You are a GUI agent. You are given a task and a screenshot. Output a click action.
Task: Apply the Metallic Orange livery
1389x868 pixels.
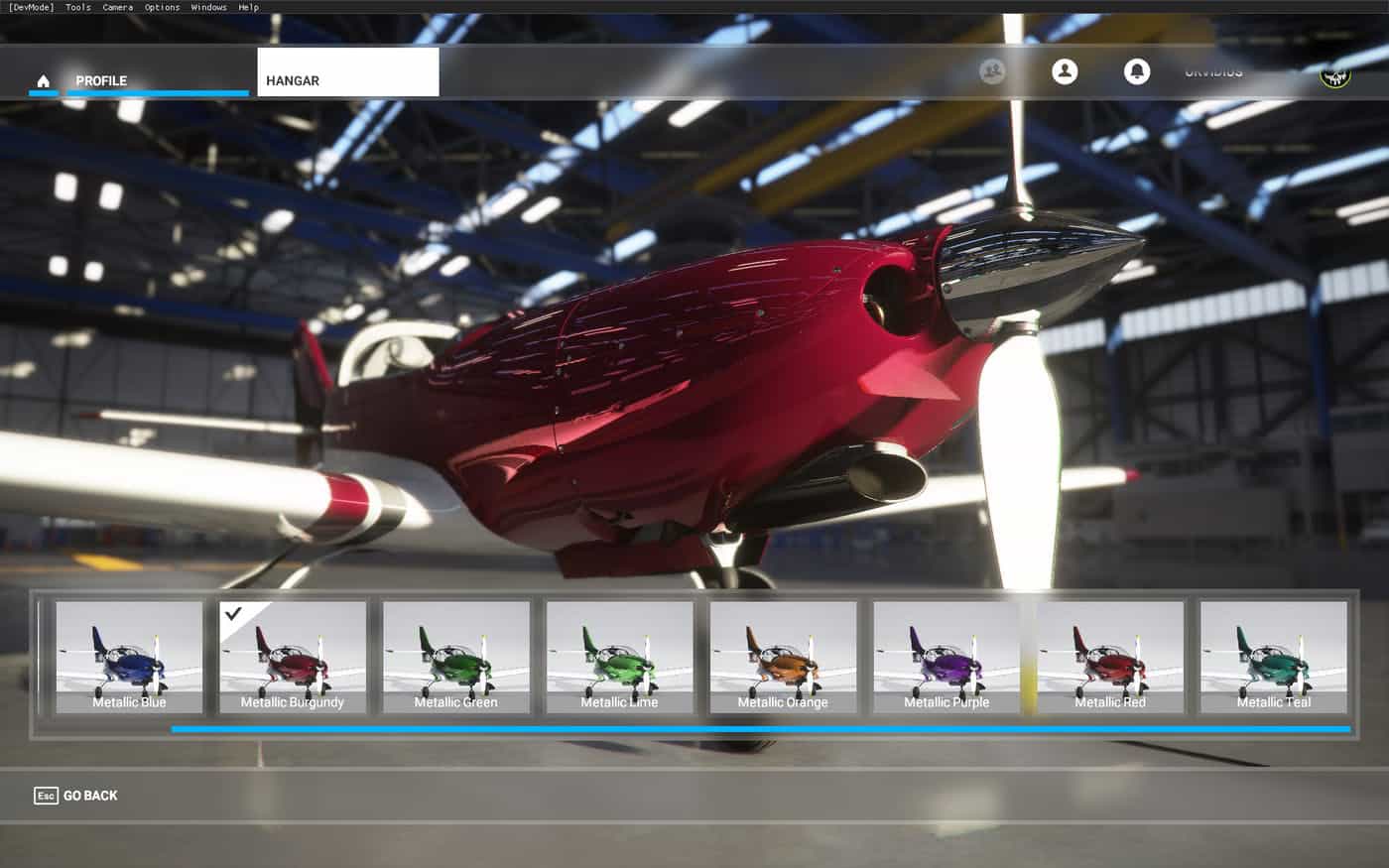[783, 657]
